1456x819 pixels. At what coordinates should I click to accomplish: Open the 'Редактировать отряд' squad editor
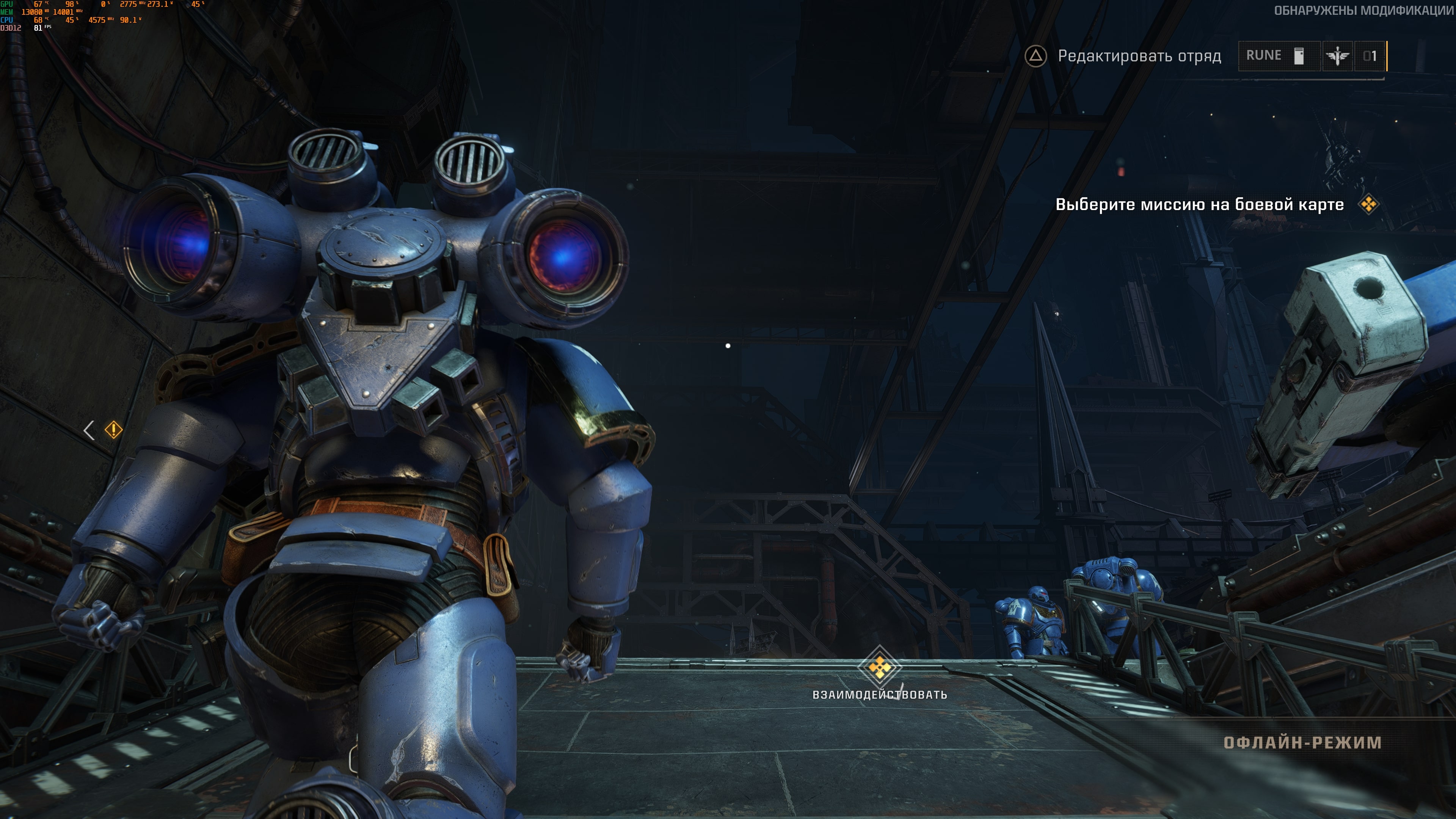pos(1123,56)
